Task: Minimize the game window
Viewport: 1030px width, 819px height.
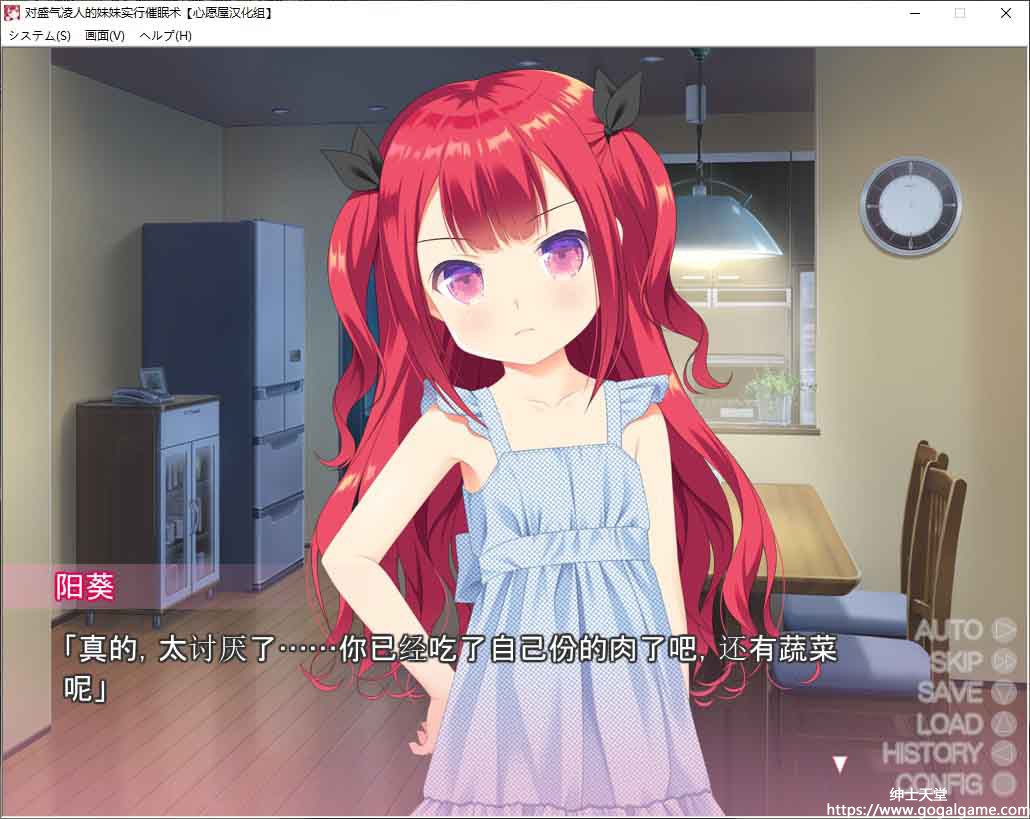Action: pyautogui.click(x=914, y=13)
